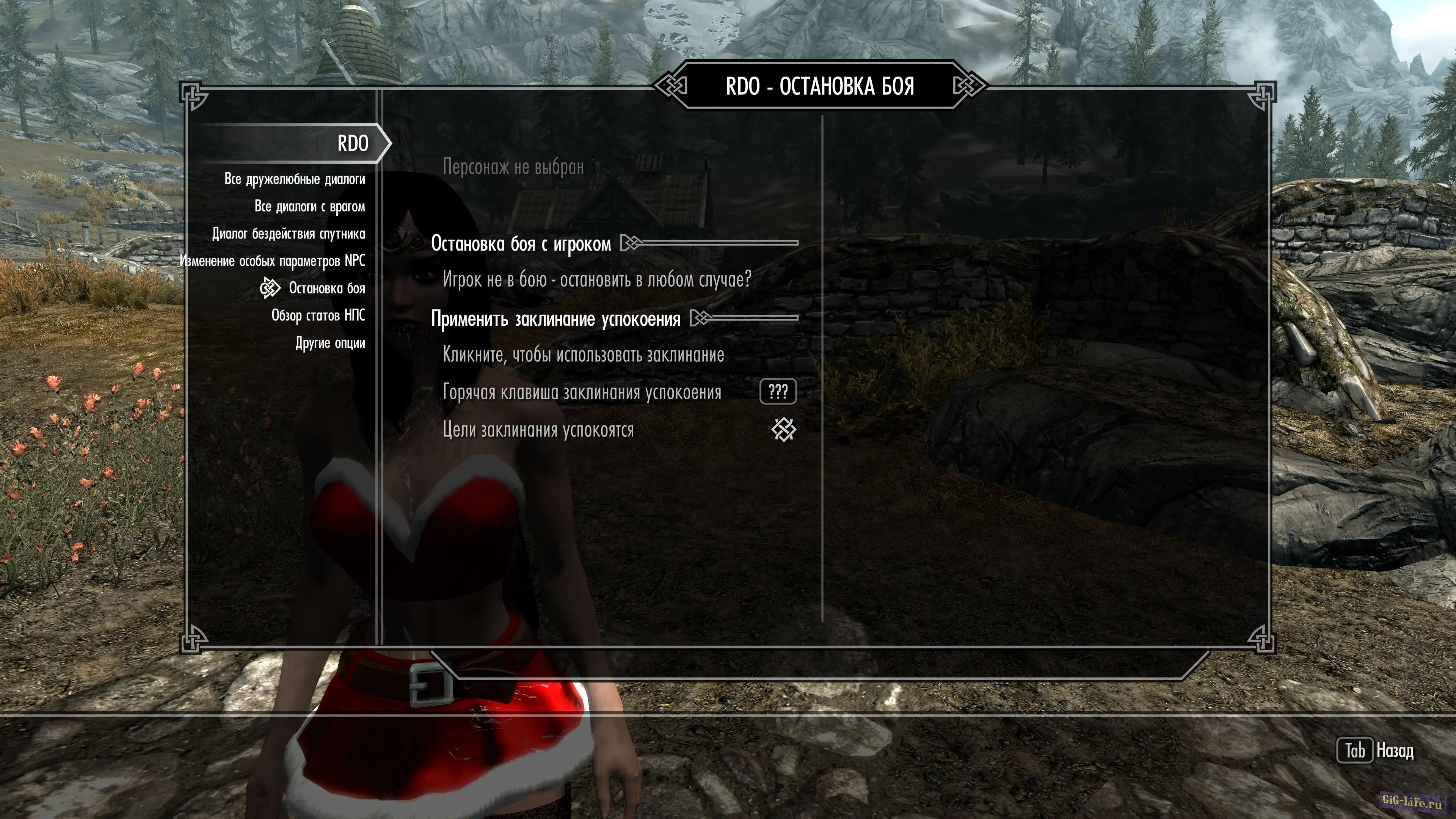Show "Изменение особых параметров NPC" page

point(273,260)
